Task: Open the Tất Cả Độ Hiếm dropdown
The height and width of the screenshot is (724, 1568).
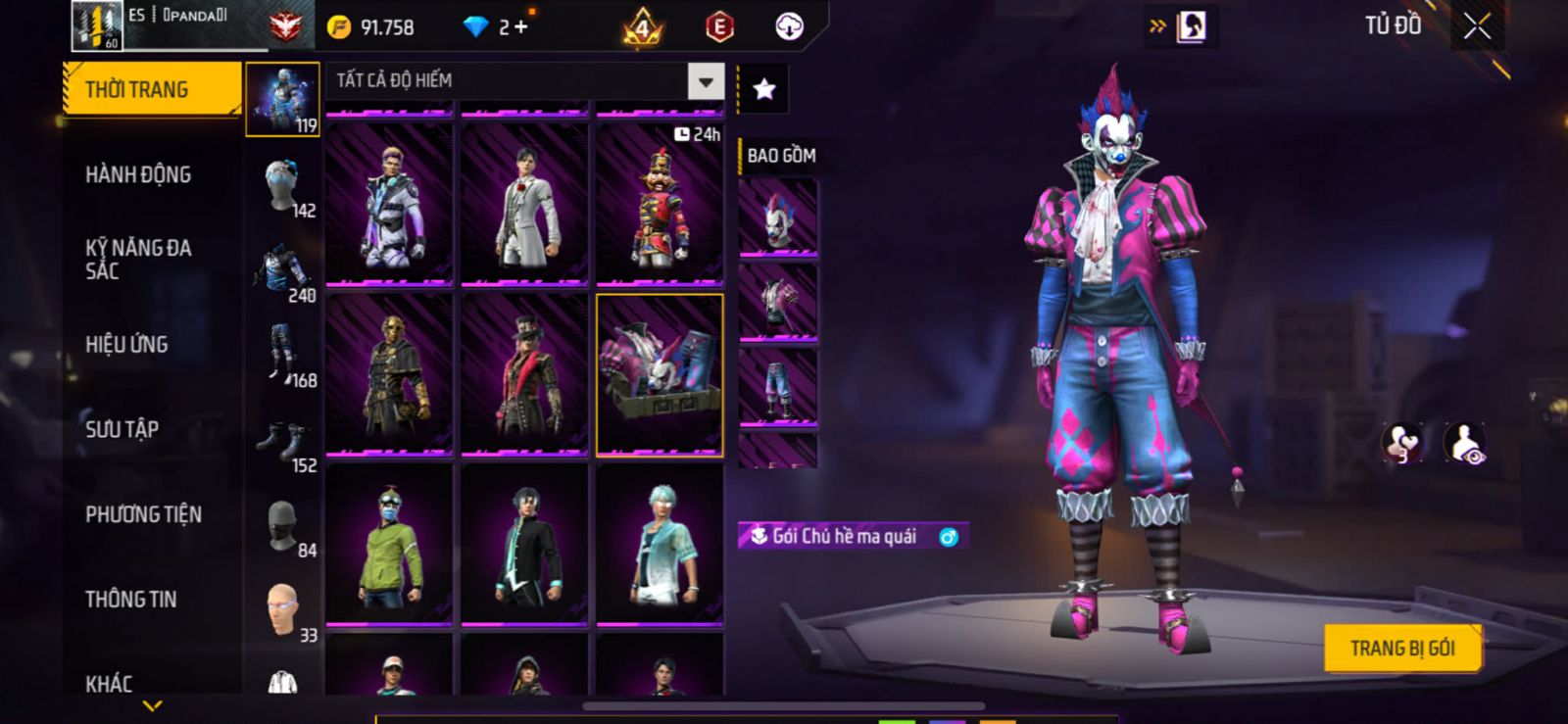Action: pos(706,81)
